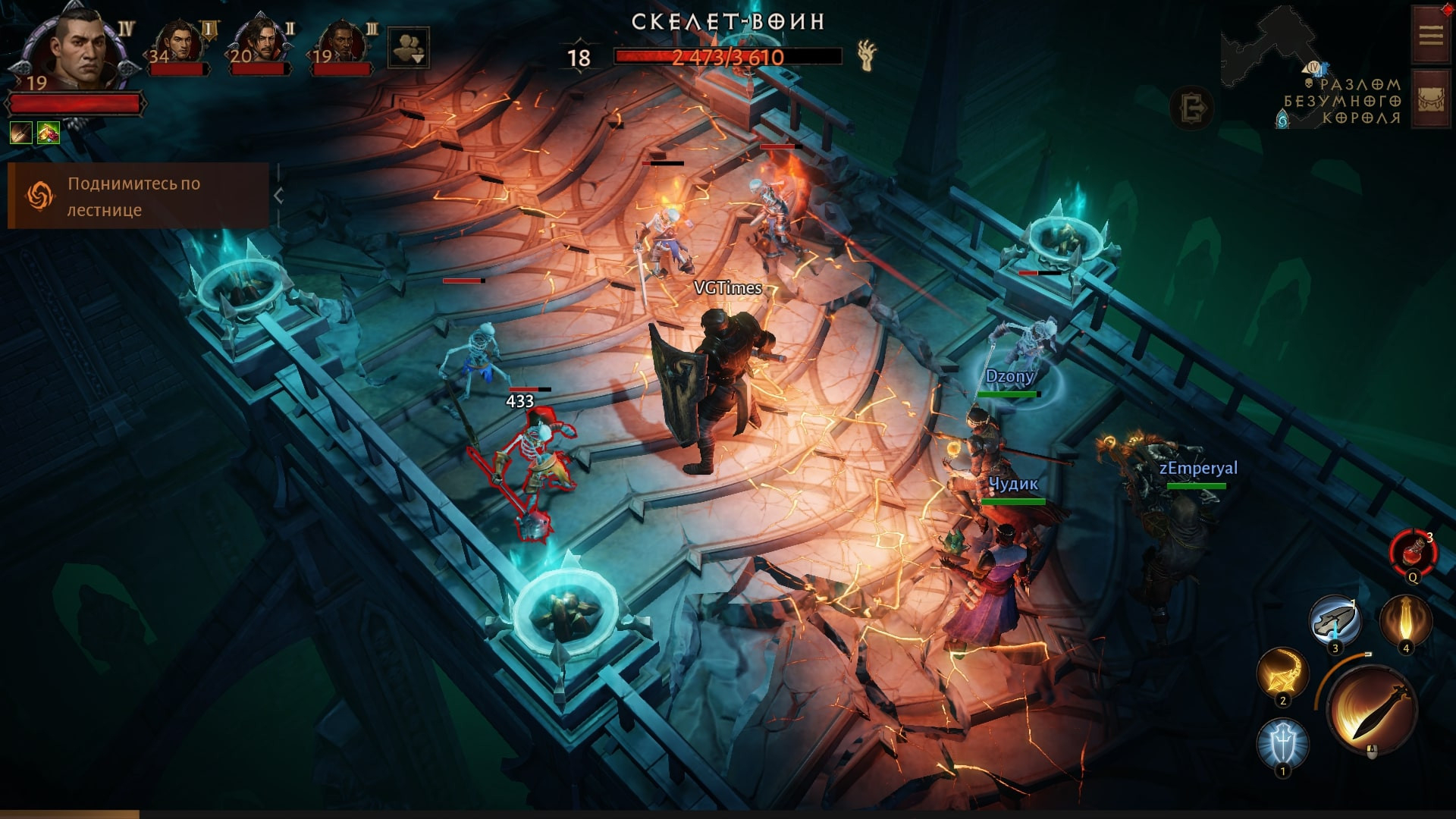Screen dimensions: 1456x819
Task: Click the leave dungeon exit button
Action: point(1192,108)
